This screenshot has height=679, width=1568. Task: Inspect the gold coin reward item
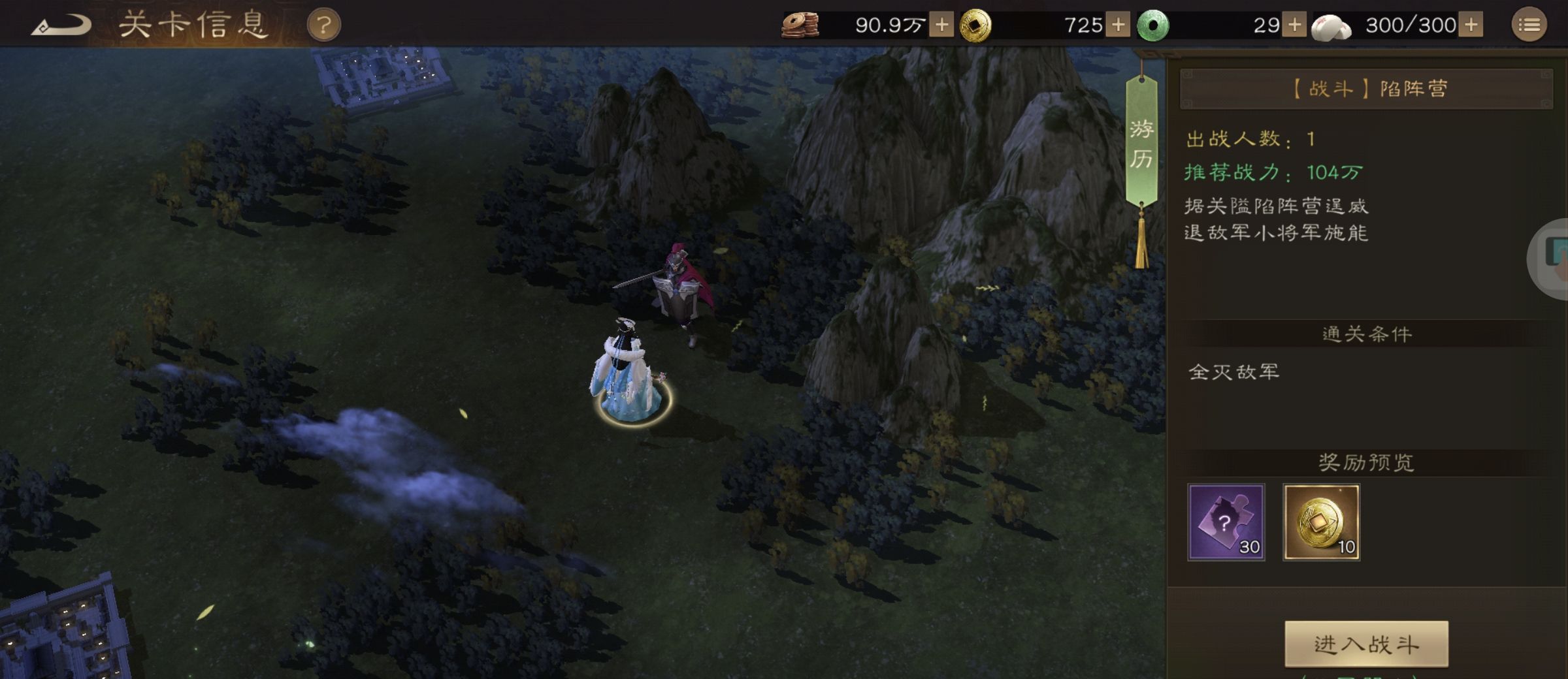point(1321,522)
